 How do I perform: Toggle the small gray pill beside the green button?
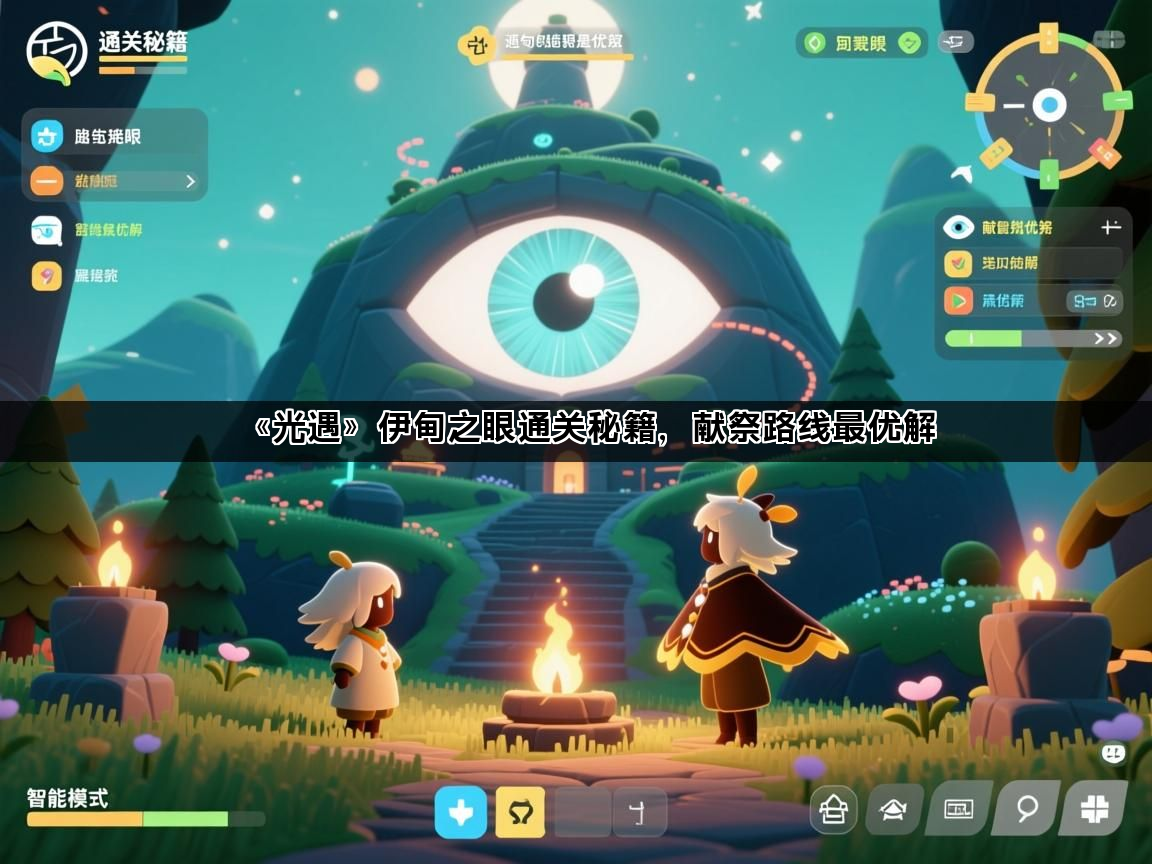pos(955,42)
